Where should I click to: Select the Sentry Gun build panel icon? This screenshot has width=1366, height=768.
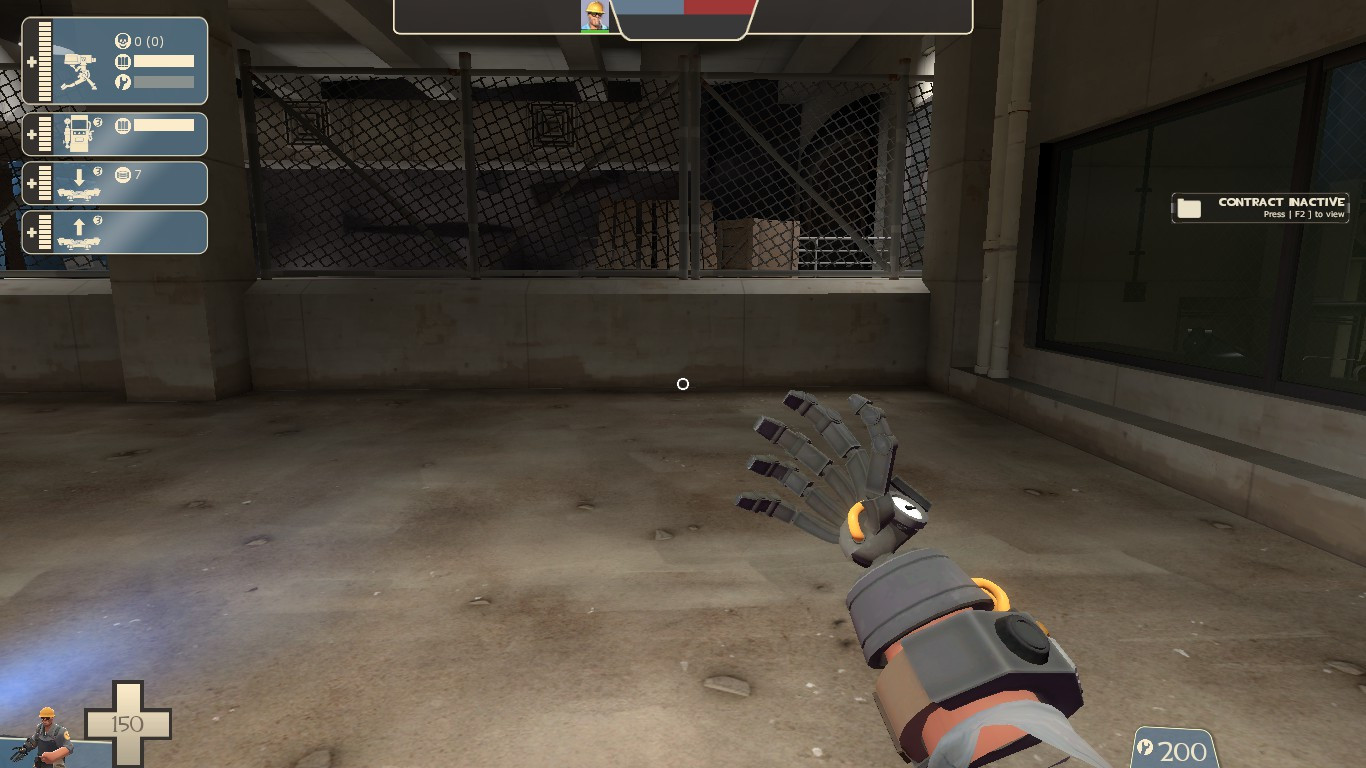point(79,70)
